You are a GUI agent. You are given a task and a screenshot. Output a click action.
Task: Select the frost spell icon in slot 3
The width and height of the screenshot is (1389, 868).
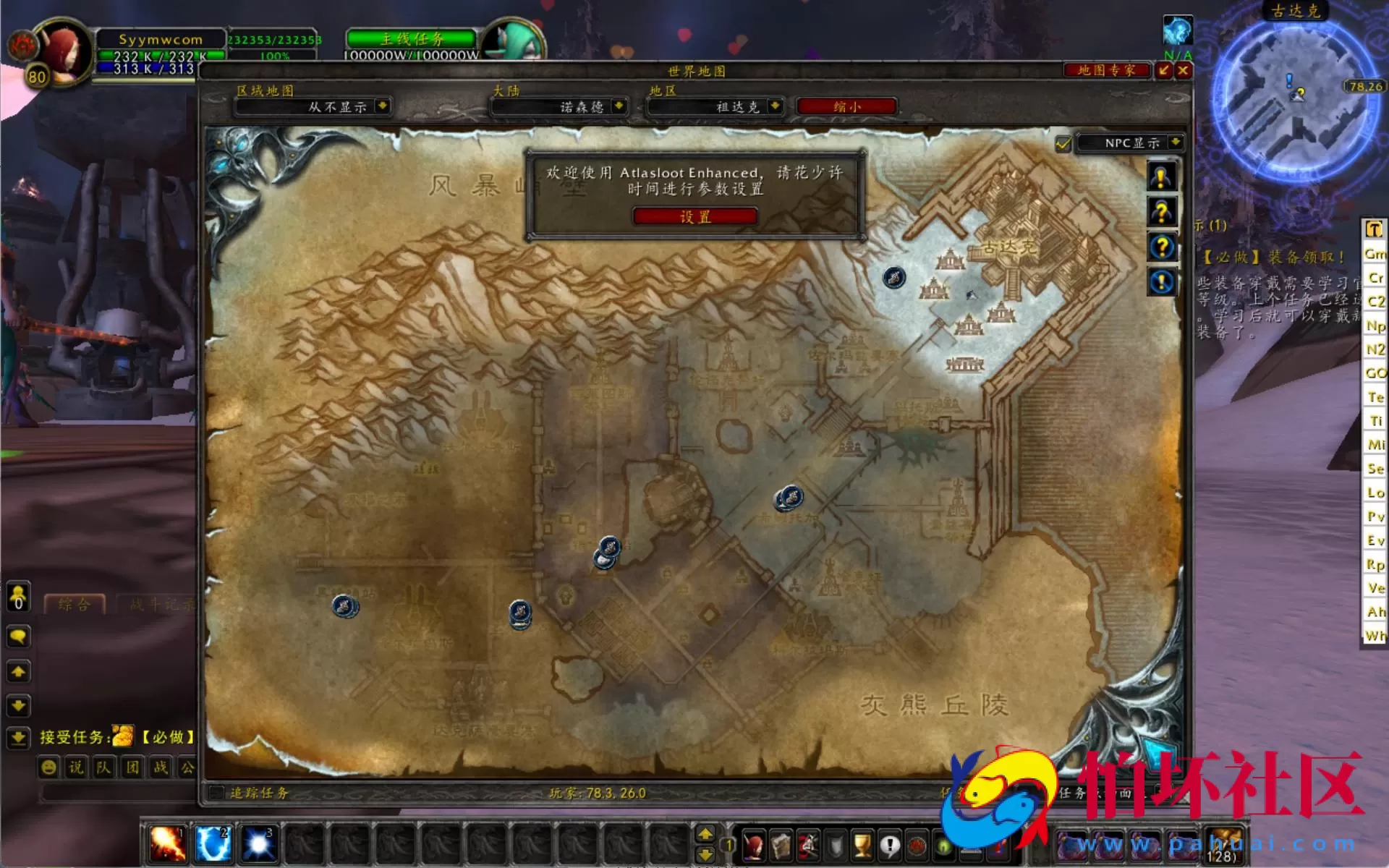259,843
